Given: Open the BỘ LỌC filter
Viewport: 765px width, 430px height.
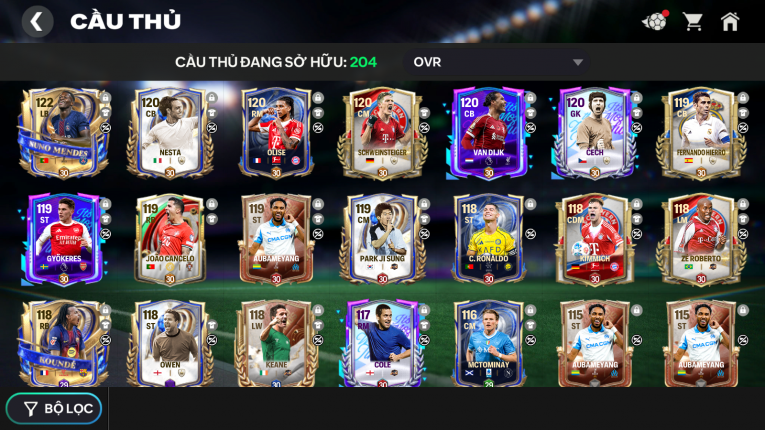Looking at the screenshot, I should (x=54, y=408).
